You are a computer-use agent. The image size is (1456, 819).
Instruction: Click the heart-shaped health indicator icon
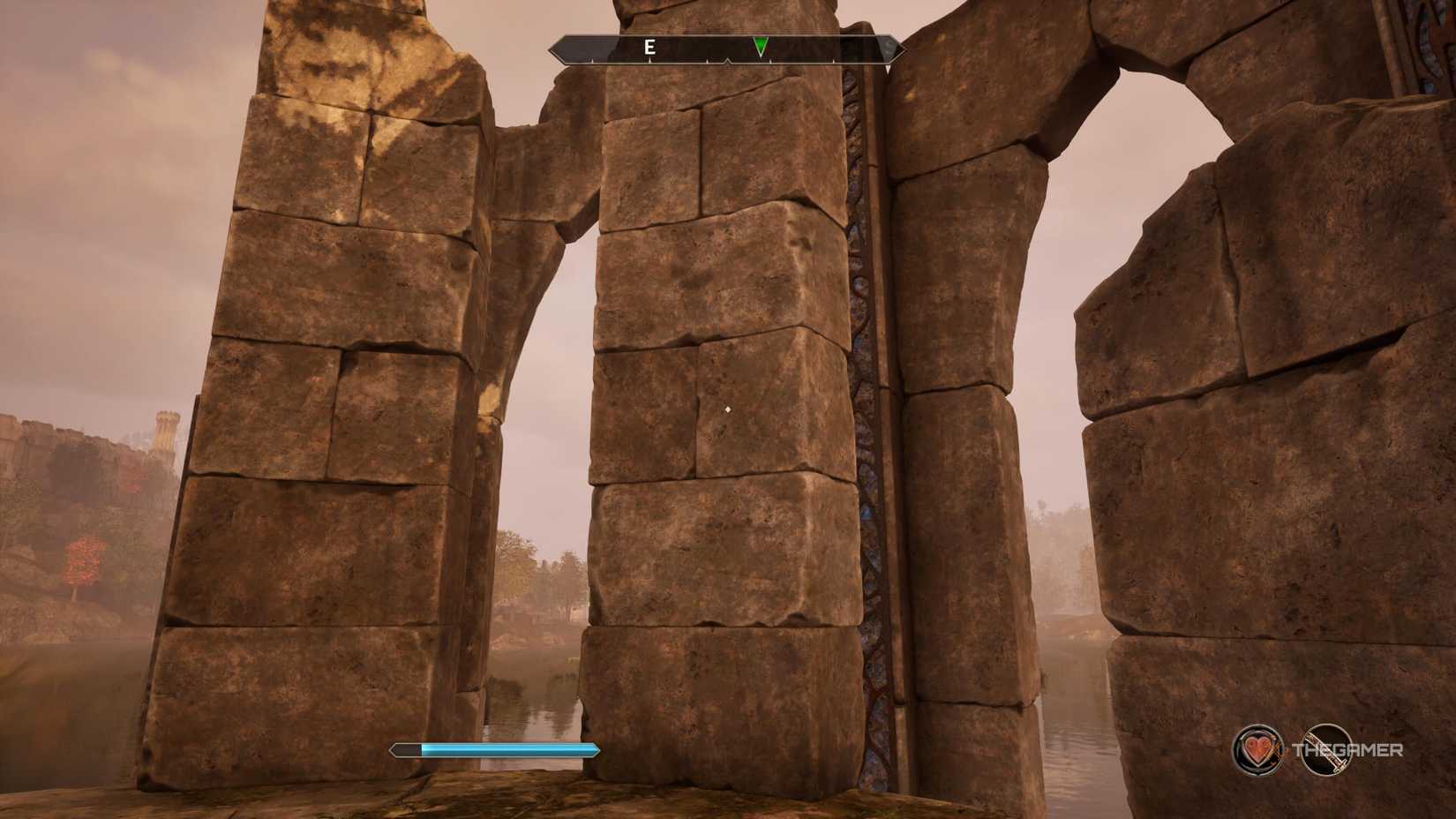coord(1260,751)
